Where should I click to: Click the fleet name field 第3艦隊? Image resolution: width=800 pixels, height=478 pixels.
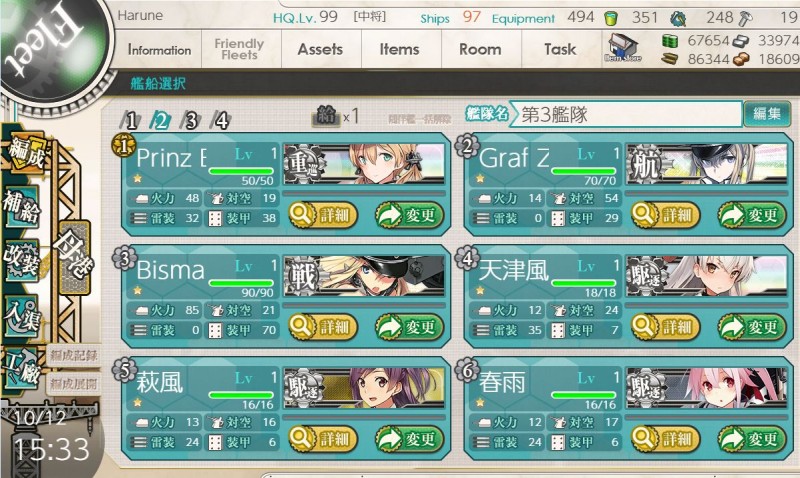(x=625, y=114)
